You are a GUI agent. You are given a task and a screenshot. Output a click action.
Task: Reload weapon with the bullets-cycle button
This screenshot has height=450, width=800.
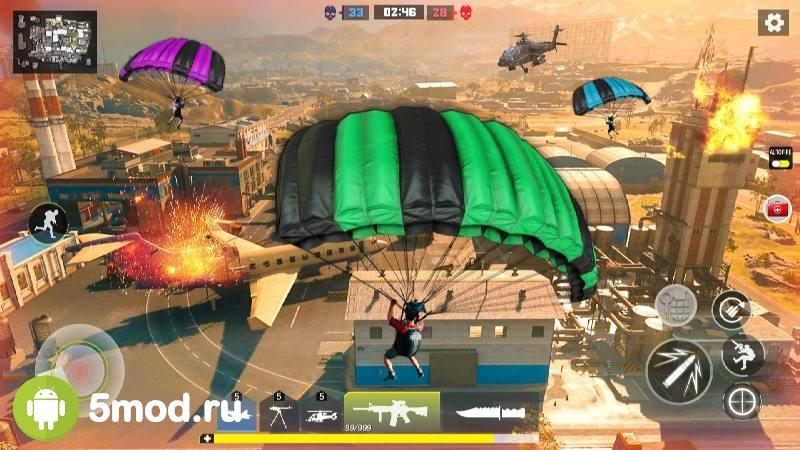tap(731, 311)
